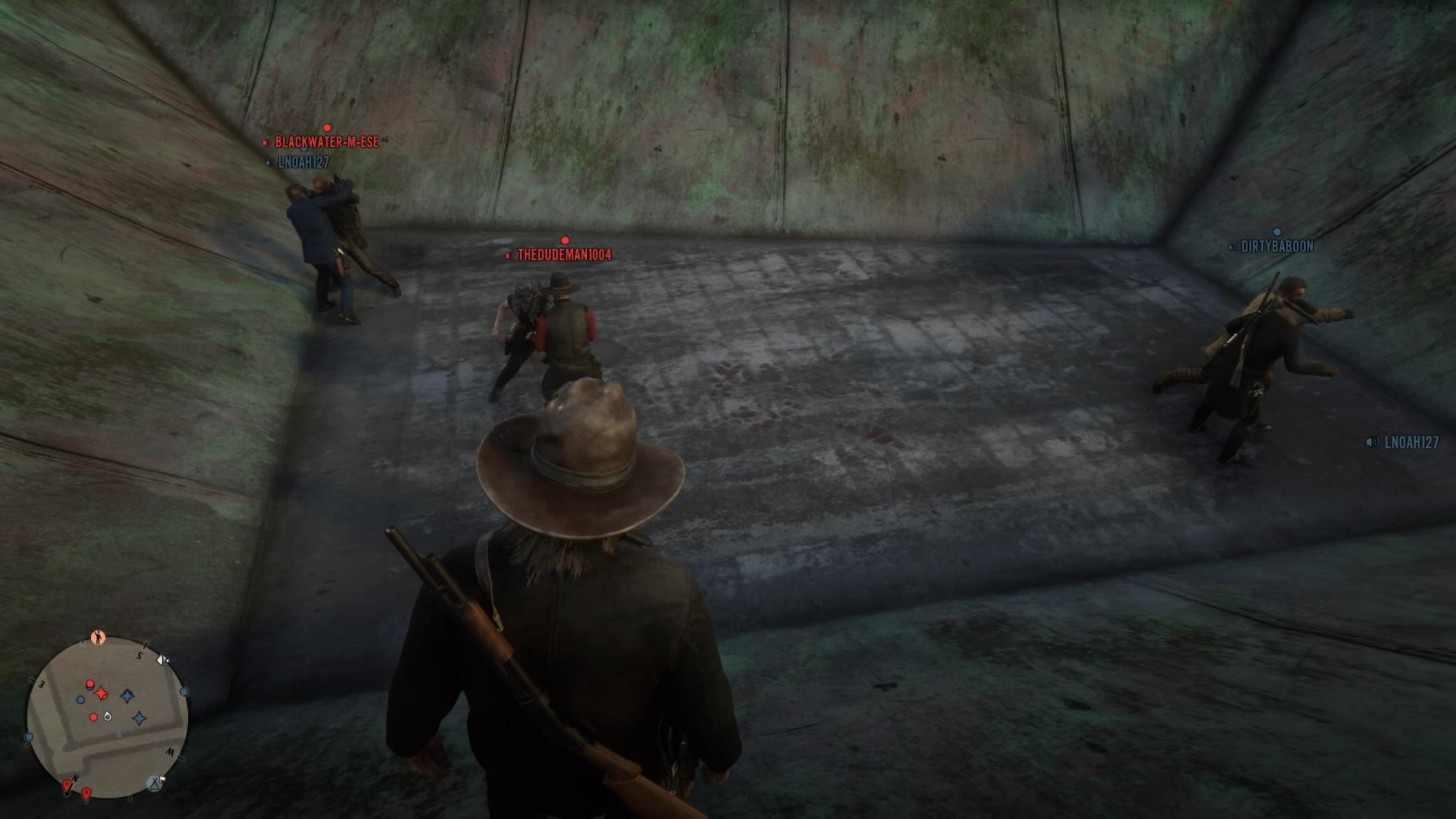Click the red dot above THEDUDEMAN1004

564,240
